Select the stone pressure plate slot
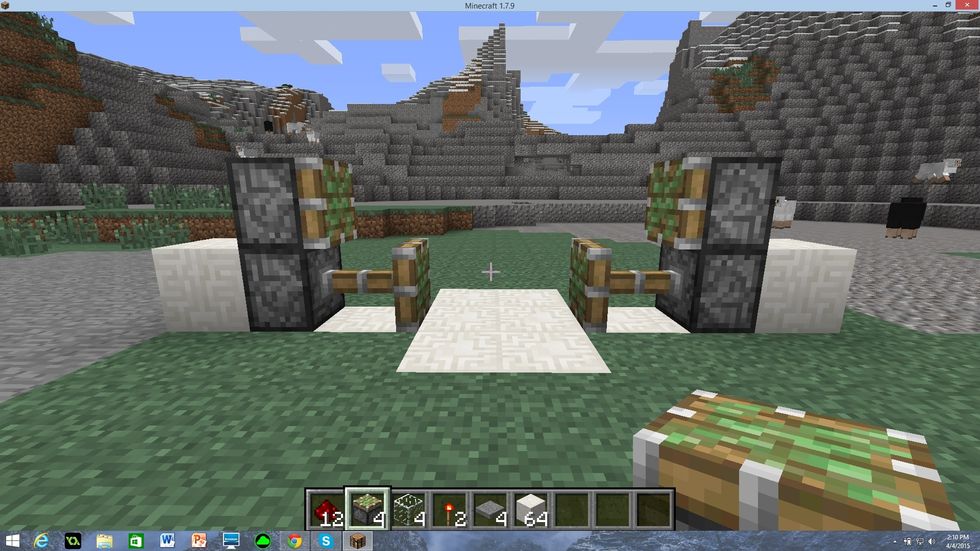The width and height of the screenshot is (980, 551). [490, 507]
